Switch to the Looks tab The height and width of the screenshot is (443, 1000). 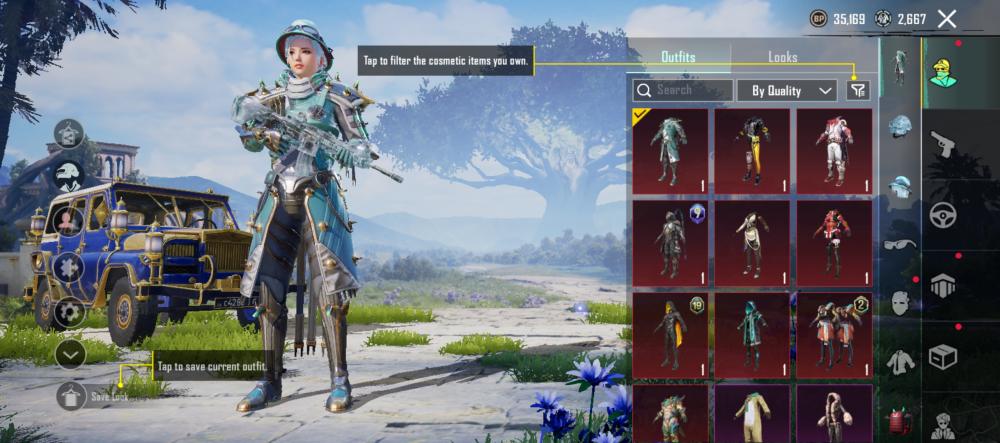click(782, 58)
